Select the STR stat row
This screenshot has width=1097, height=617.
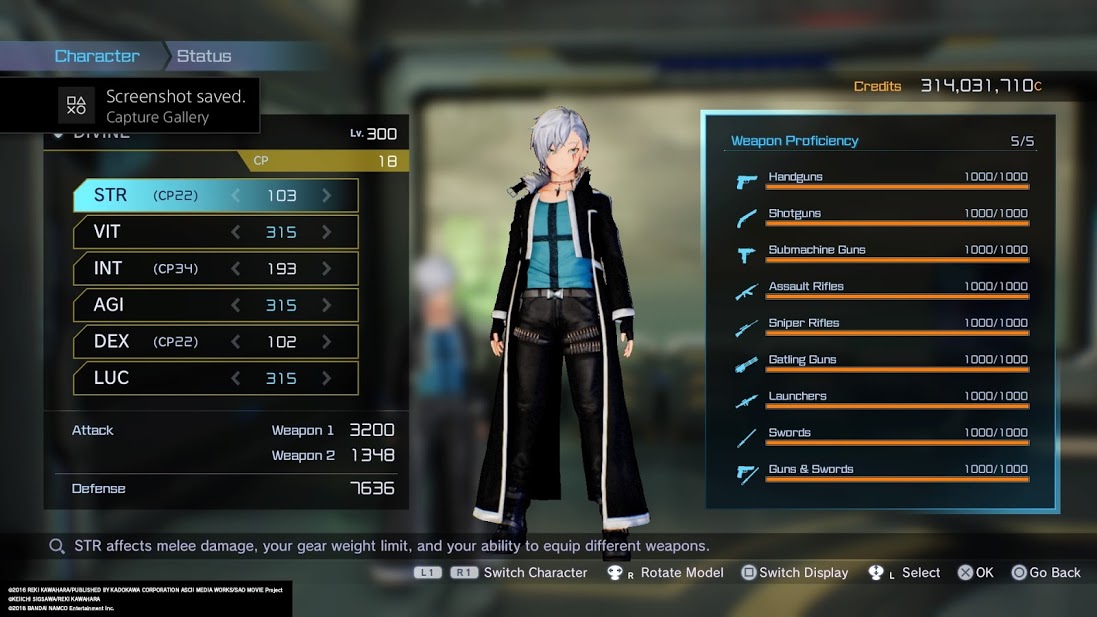pyautogui.click(x=215, y=196)
